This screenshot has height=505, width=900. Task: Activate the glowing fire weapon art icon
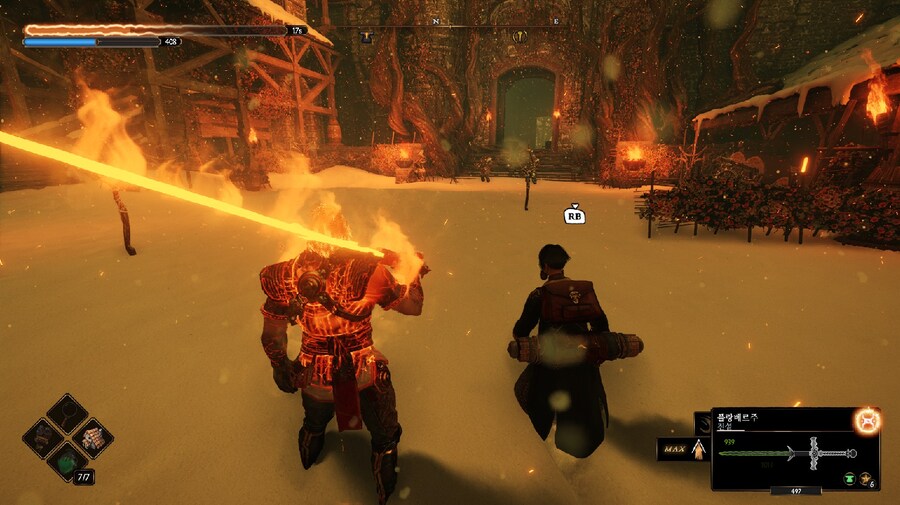click(x=867, y=421)
